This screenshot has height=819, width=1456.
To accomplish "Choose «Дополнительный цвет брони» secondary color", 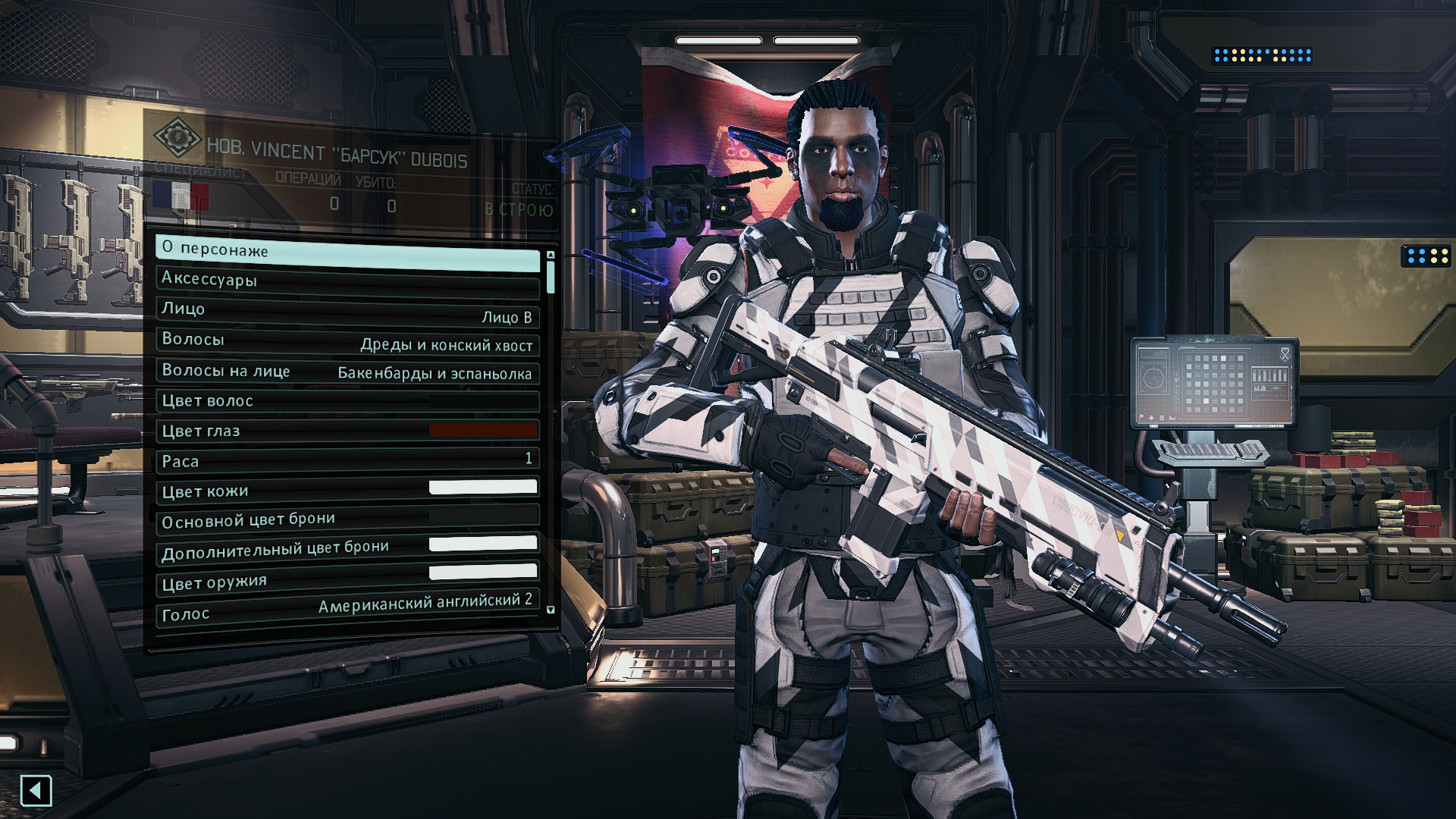I will pos(347,549).
